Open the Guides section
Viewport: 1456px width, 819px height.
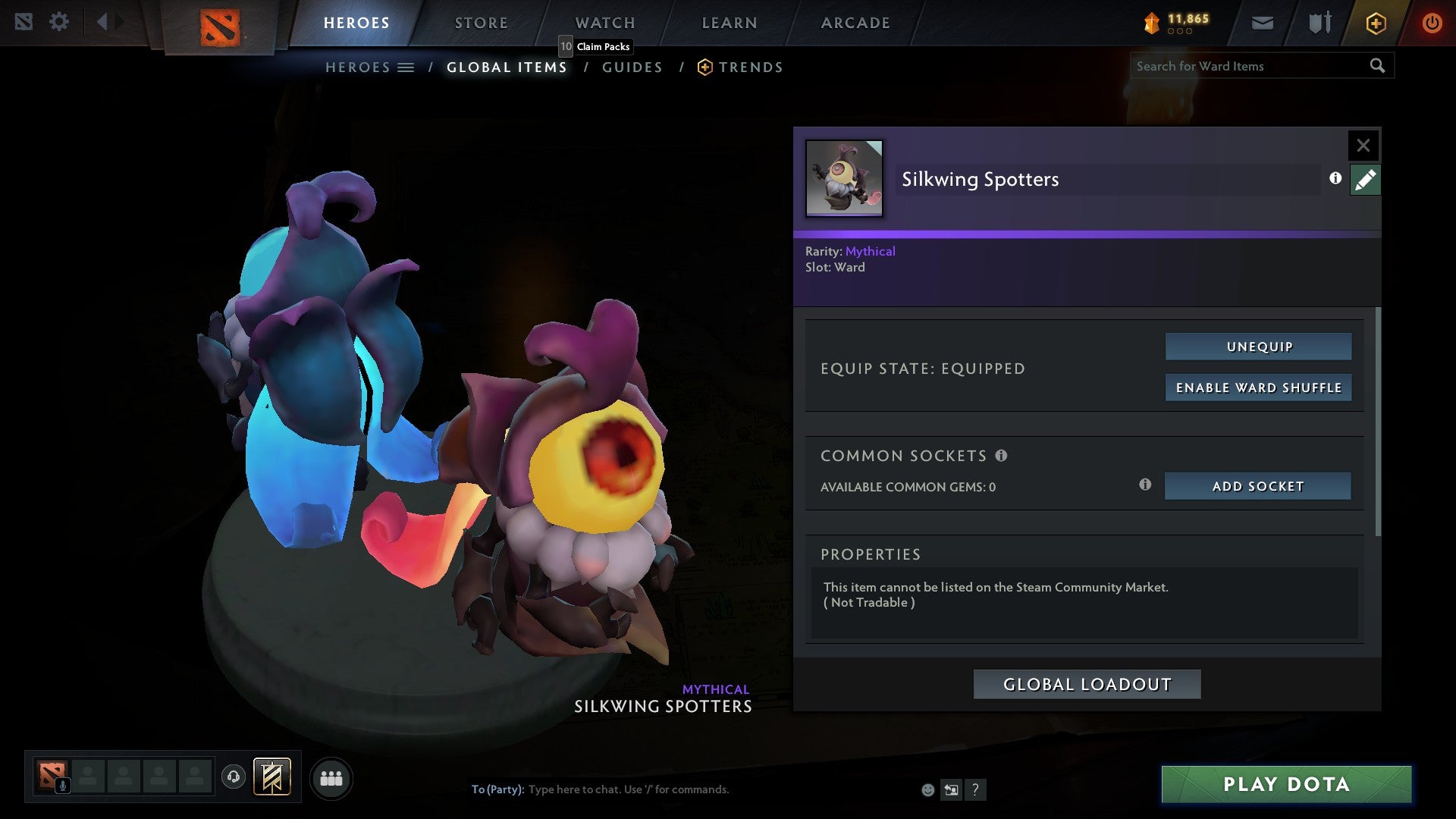(632, 67)
